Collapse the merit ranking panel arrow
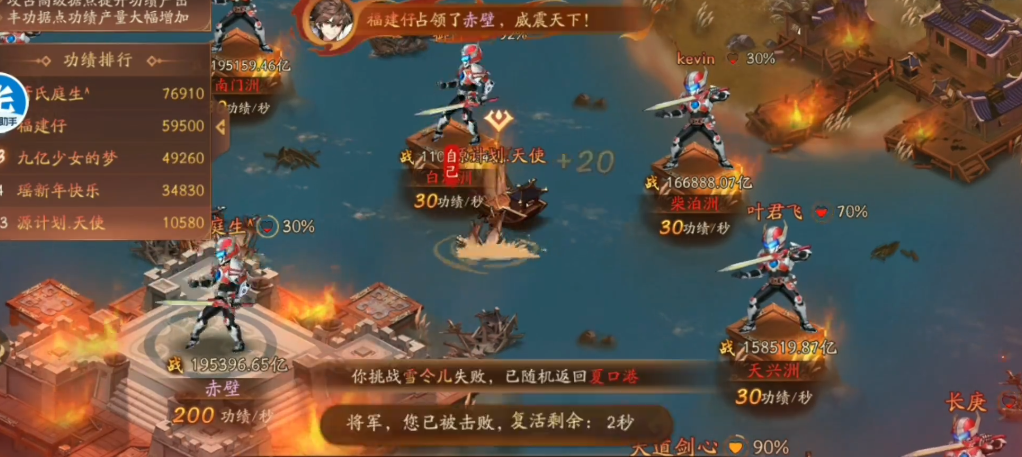Image resolution: width=1022 pixels, height=457 pixels. [220, 127]
